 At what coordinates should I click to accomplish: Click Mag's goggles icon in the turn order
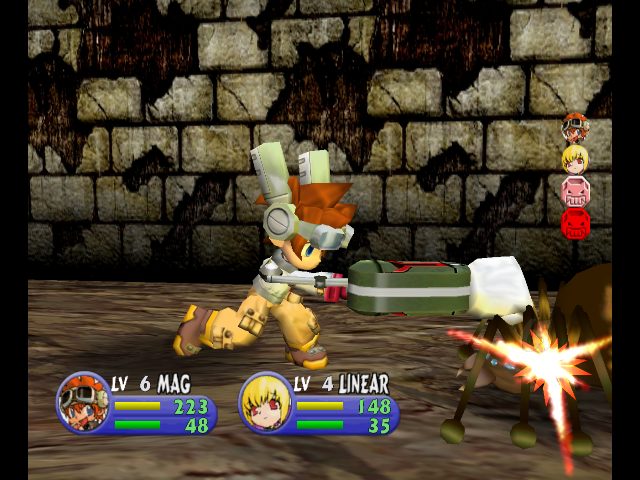[x=574, y=127]
